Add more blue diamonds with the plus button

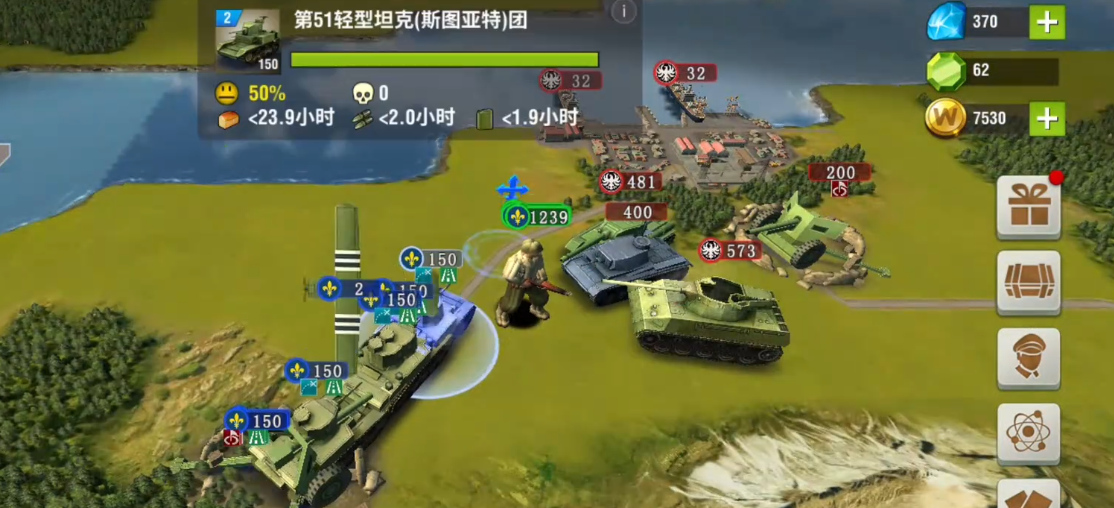pyautogui.click(x=1047, y=22)
